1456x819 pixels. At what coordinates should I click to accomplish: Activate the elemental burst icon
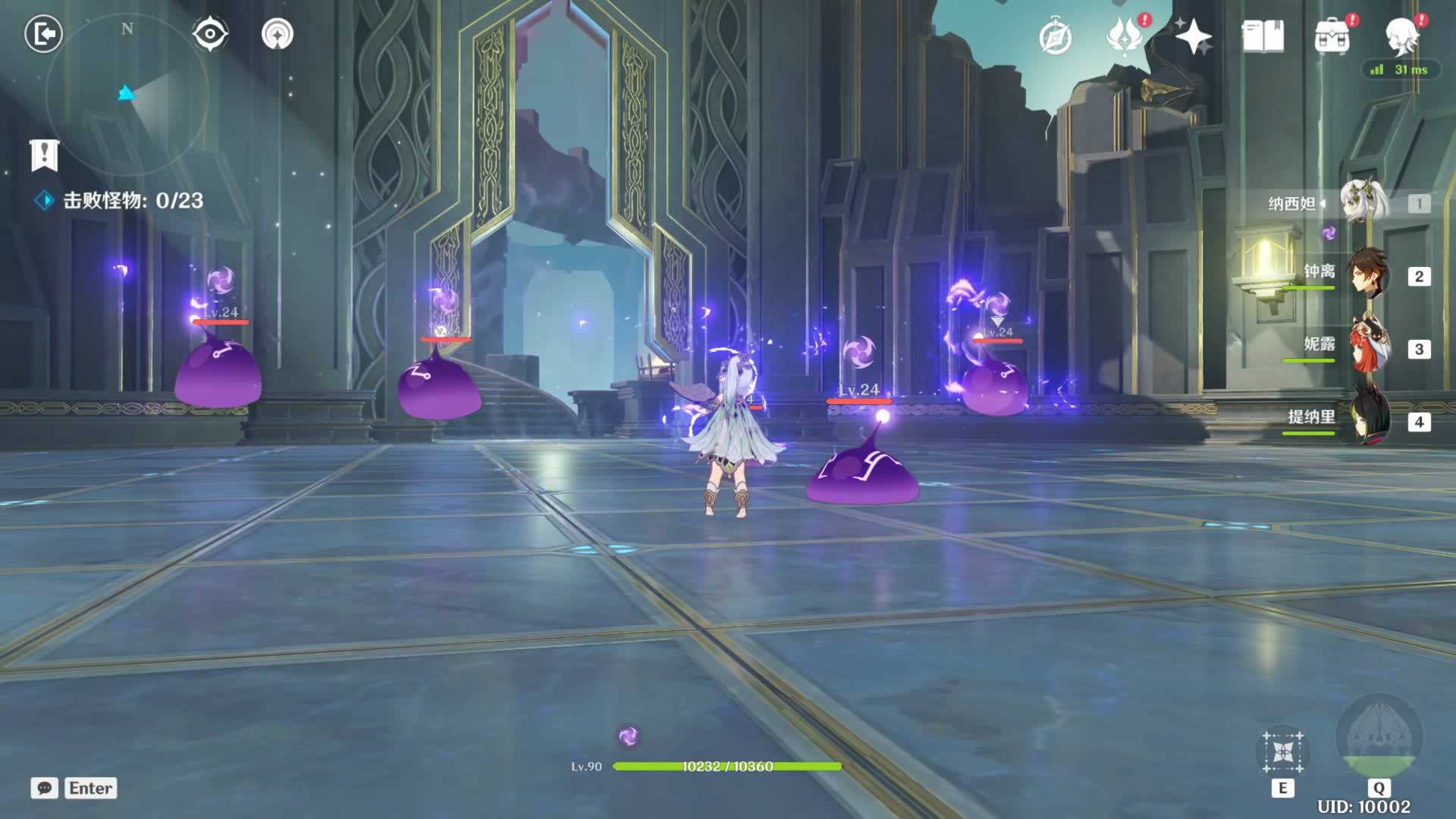coord(1379,737)
